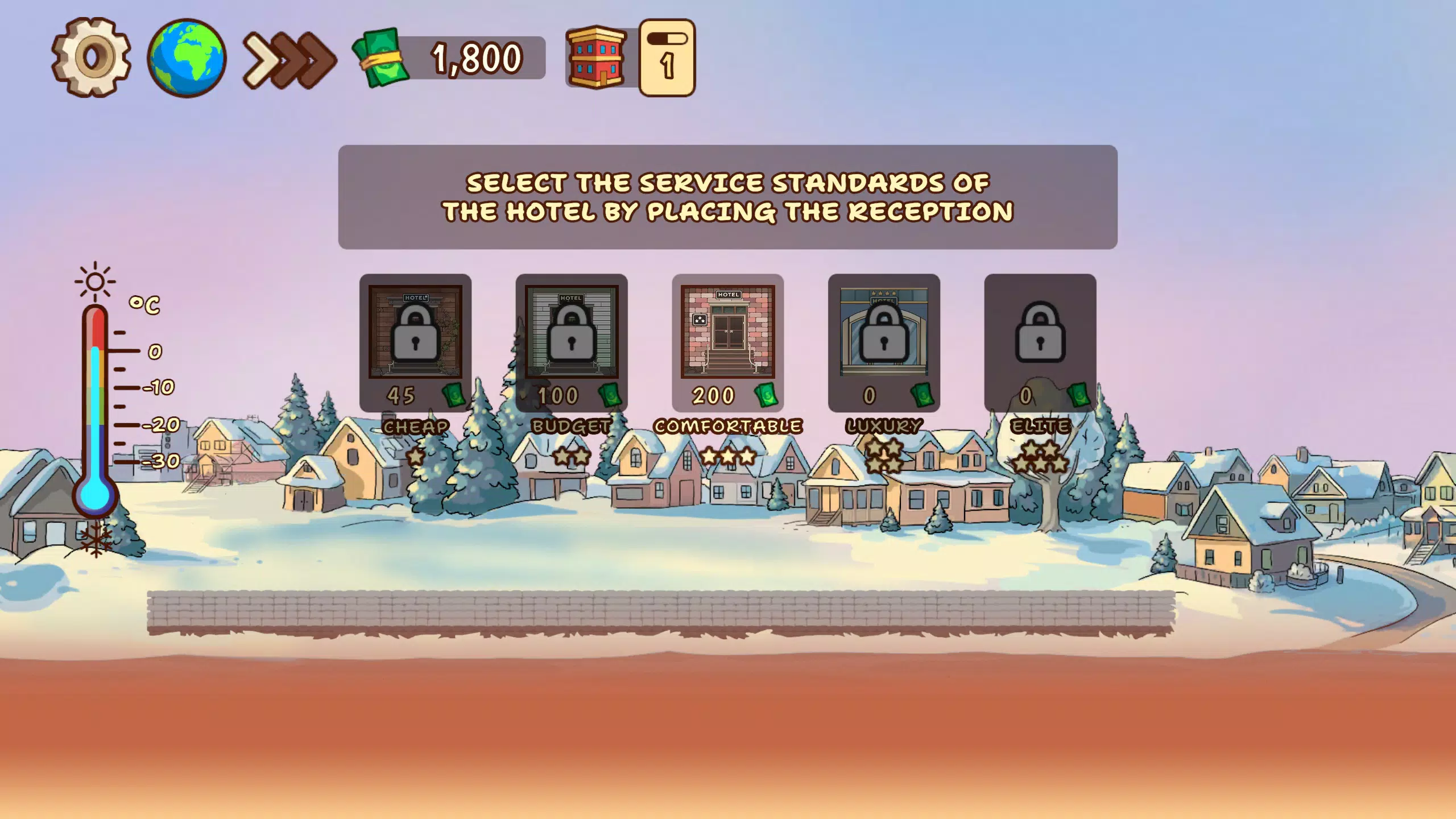1456x819 pixels.
Task: Select the Elite five-star reception option
Action: click(1041, 341)
